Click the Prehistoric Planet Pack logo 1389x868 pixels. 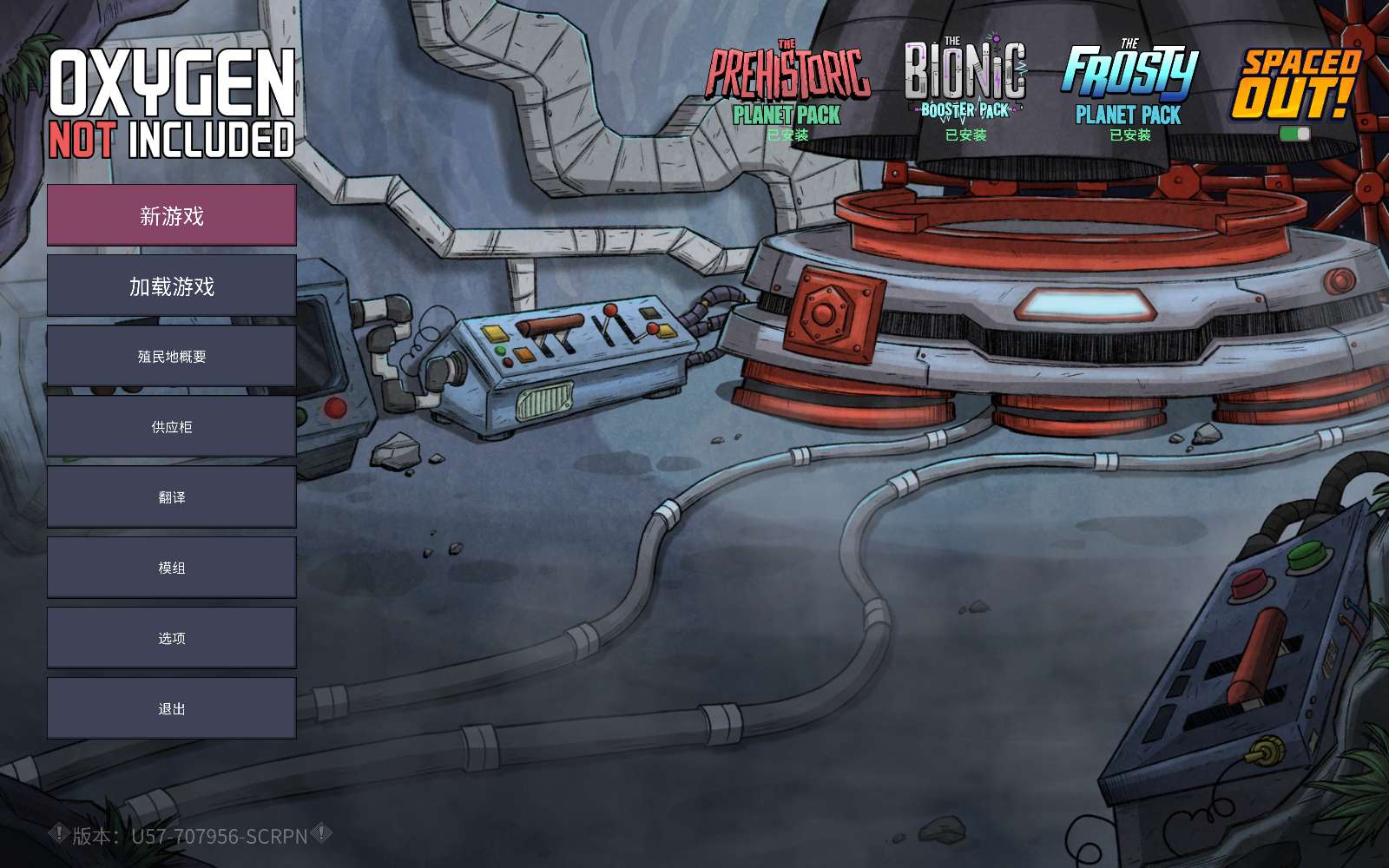(787, 84)
